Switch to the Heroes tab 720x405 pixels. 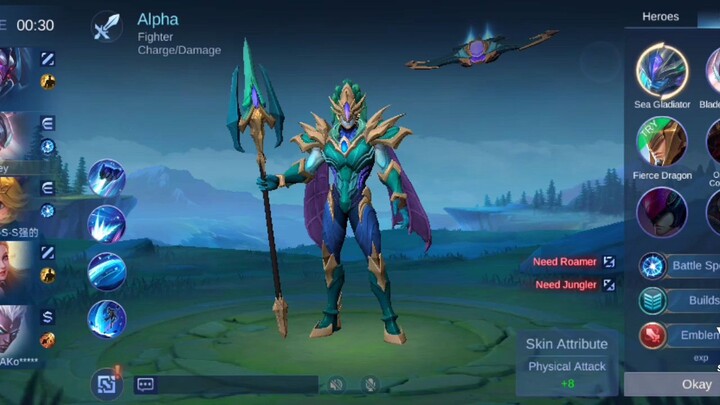coord(660,17)
